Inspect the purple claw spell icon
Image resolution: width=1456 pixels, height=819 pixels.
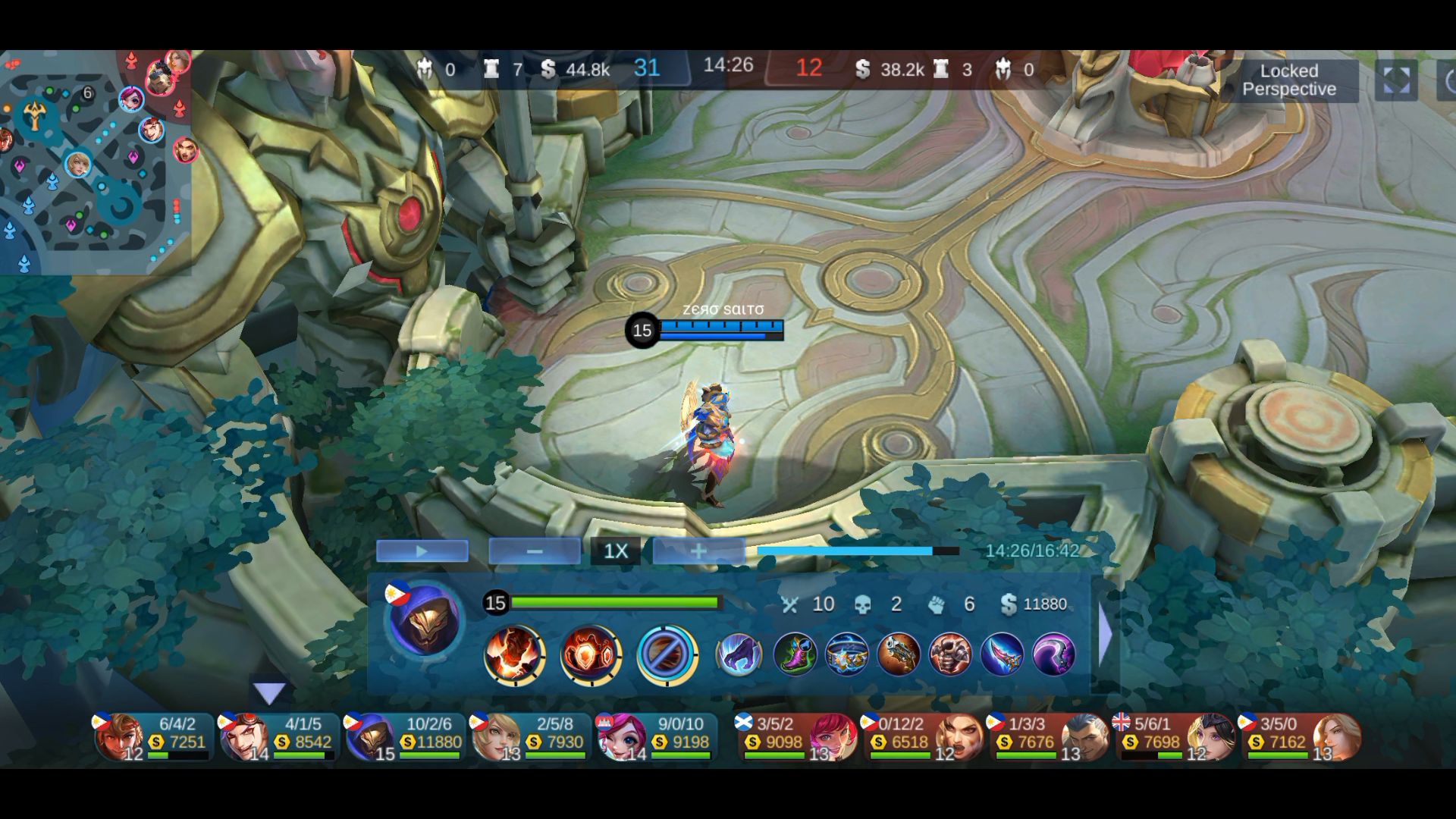[x=739, y=654]
